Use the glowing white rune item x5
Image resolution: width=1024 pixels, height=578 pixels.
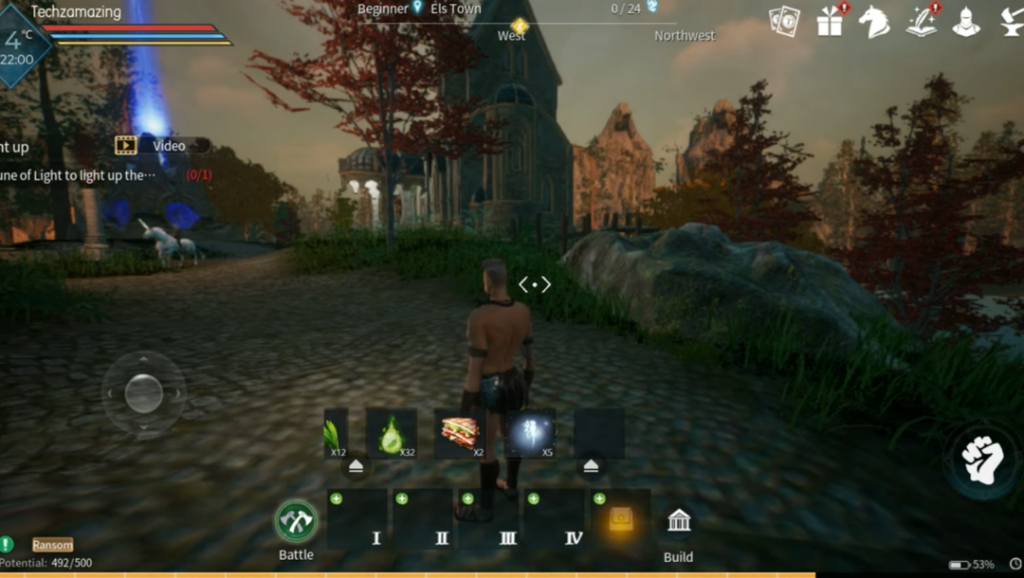[x=530, y=434]
